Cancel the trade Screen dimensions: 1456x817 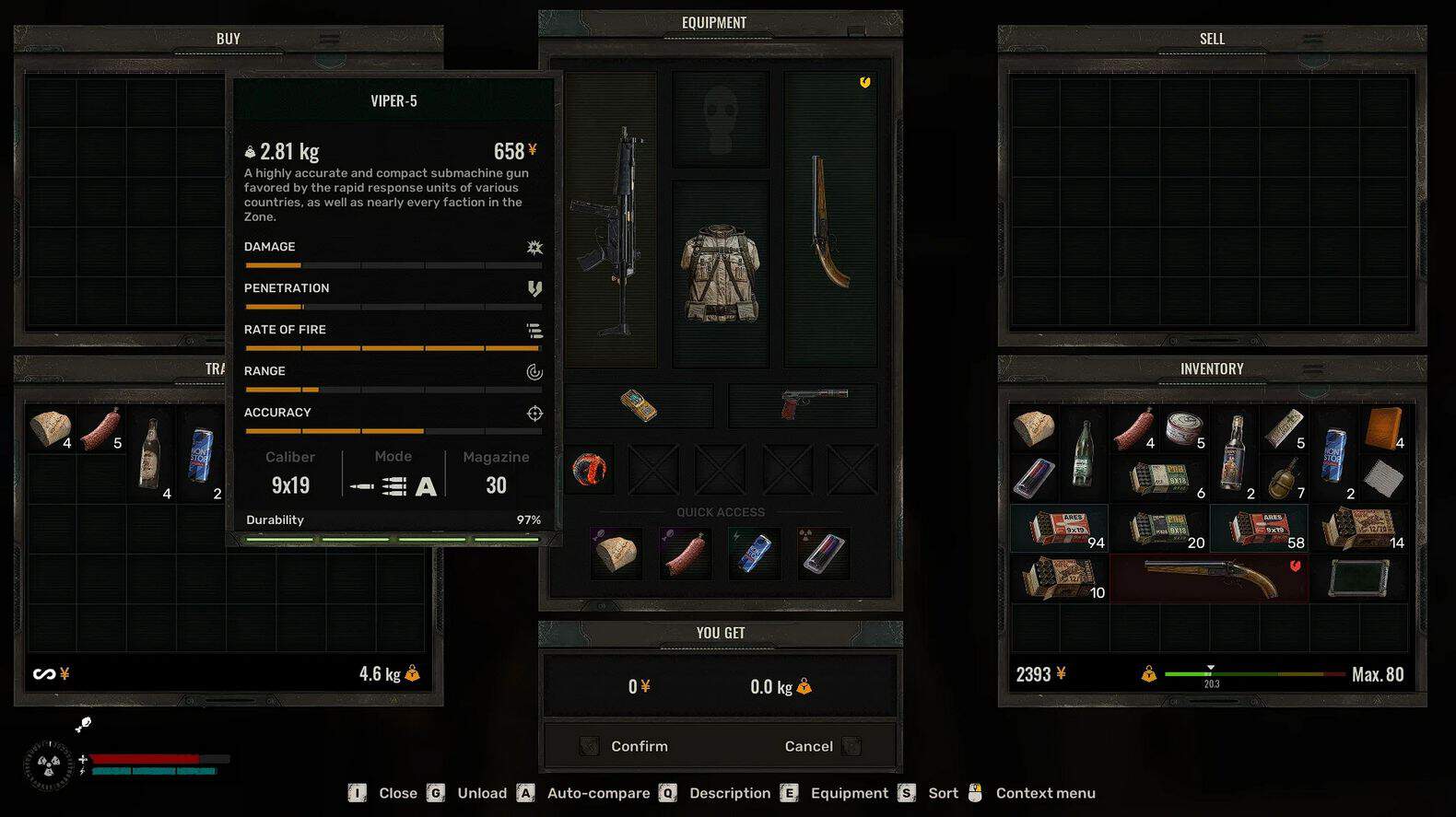tap(809, 746)
